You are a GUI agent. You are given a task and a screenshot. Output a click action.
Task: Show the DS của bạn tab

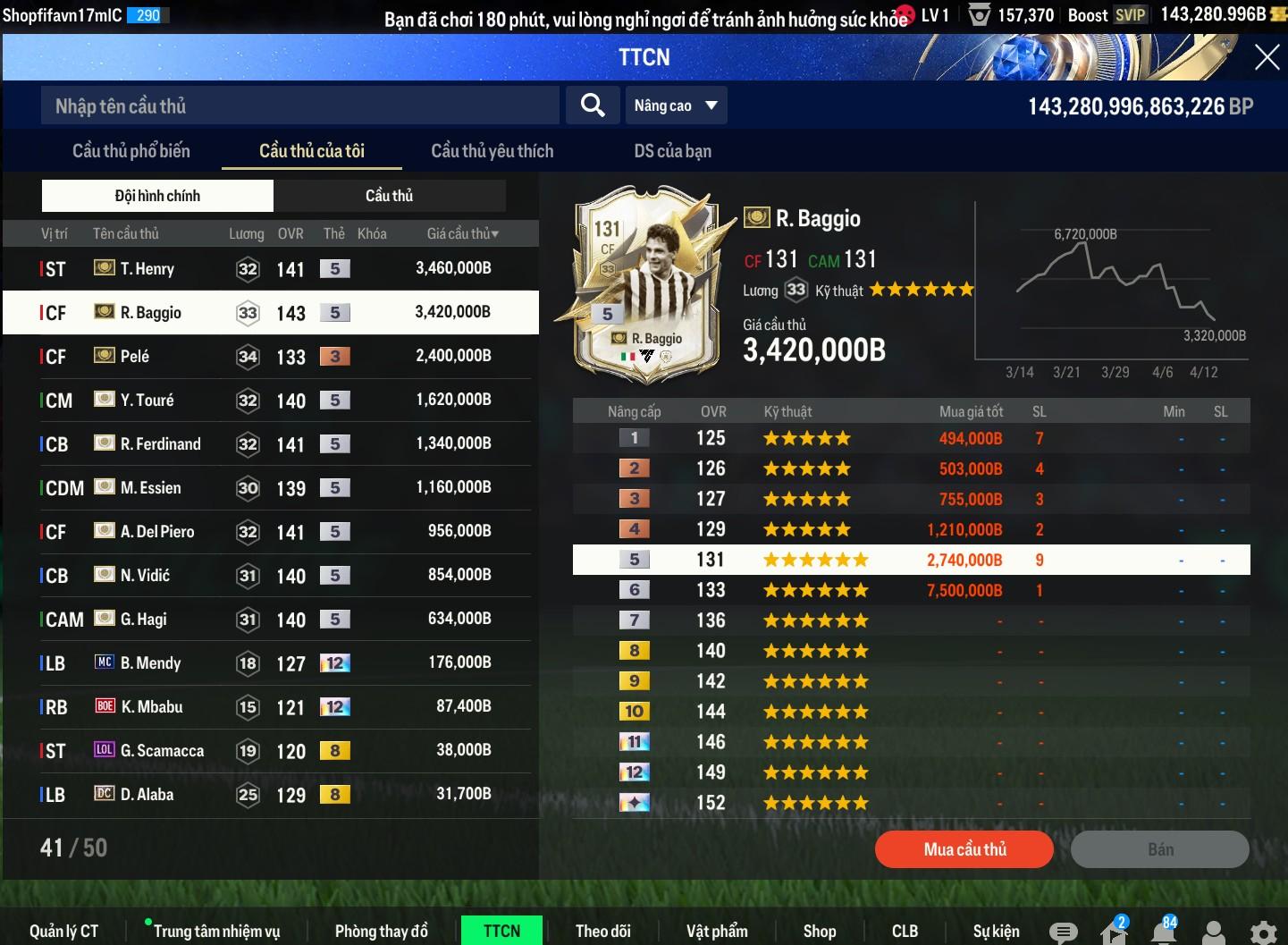coord(672,151)
